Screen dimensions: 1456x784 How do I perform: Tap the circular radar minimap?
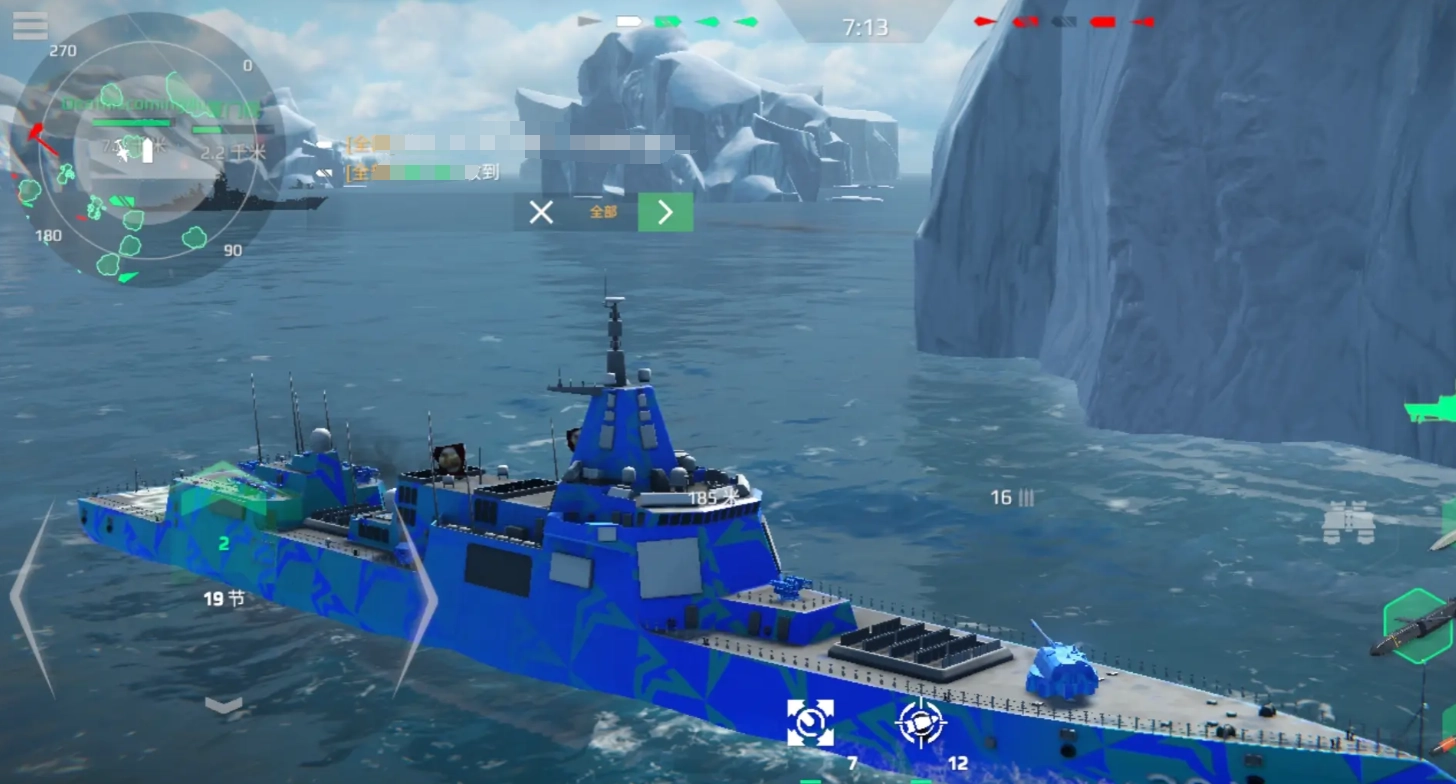tap(145, 150)
